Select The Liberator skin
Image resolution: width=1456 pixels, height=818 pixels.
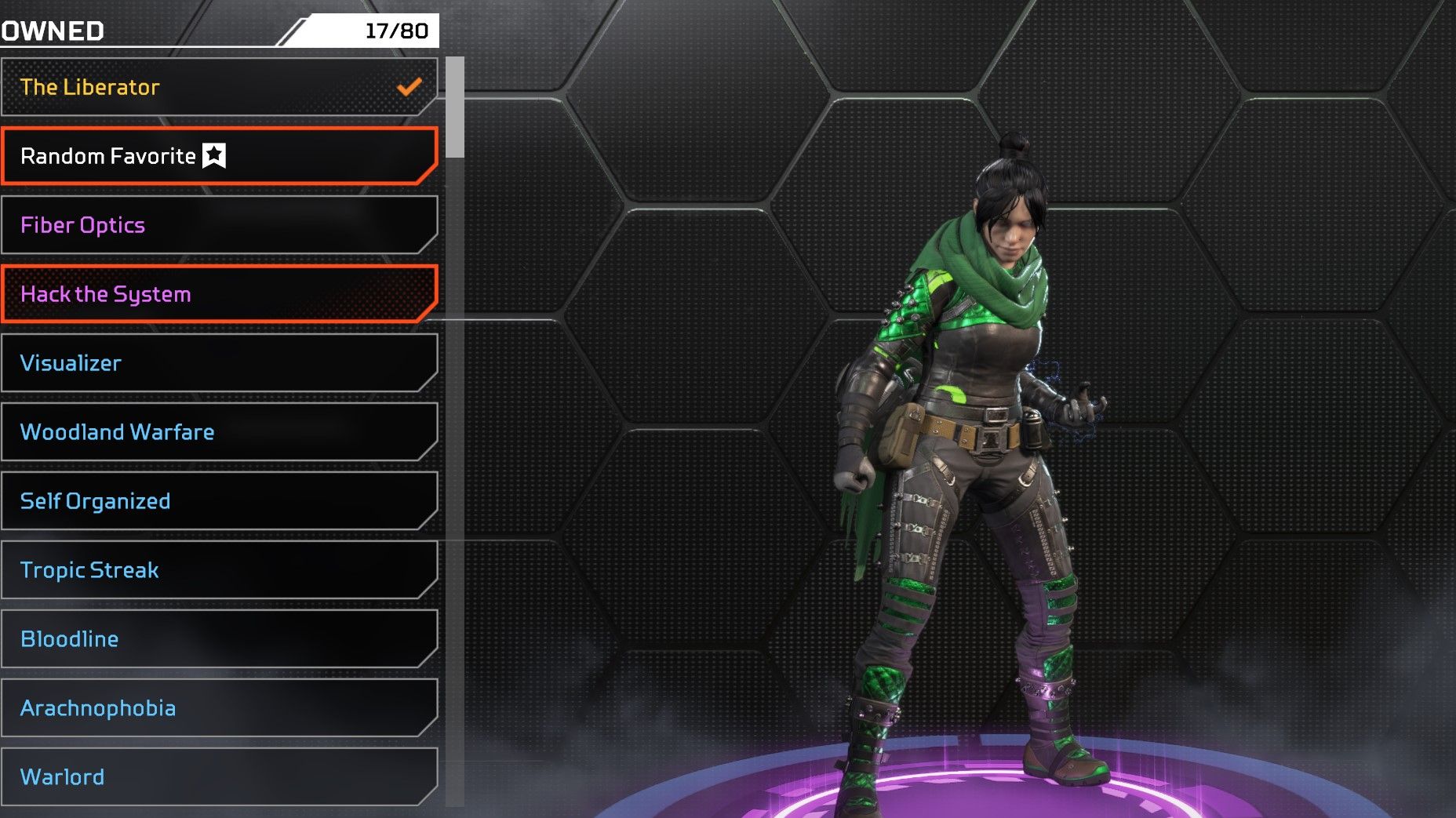(218, 87)
